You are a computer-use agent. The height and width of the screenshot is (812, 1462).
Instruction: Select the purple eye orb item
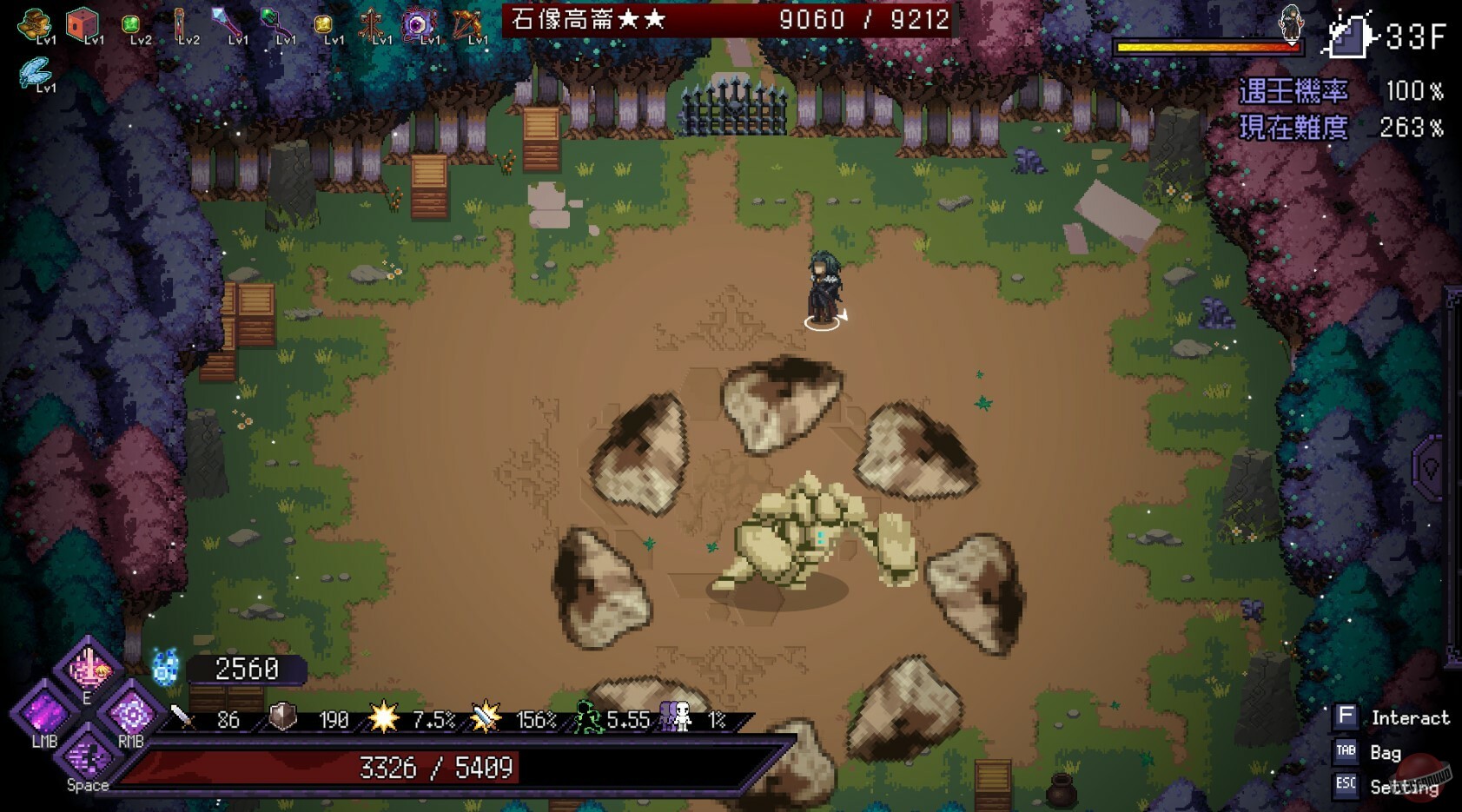pyautogui.click(x=420, y=24)
